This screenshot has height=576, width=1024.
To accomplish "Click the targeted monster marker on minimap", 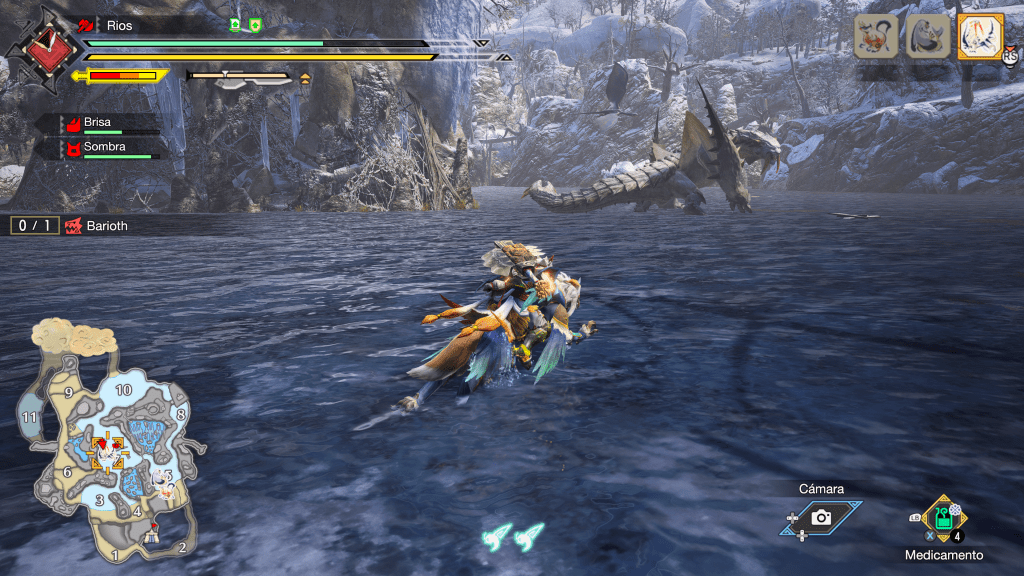I will click(x=106, y=451).
